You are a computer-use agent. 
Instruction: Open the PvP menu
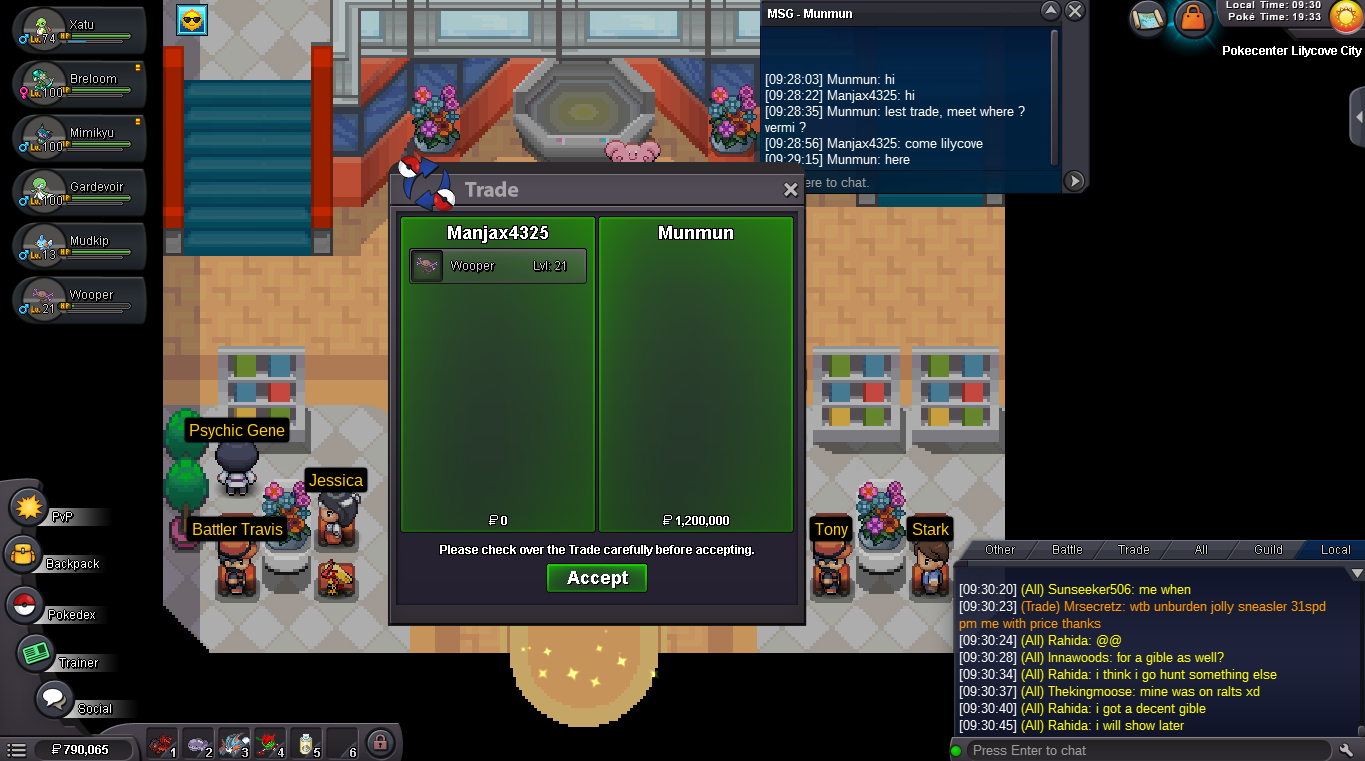click(30, 508)
